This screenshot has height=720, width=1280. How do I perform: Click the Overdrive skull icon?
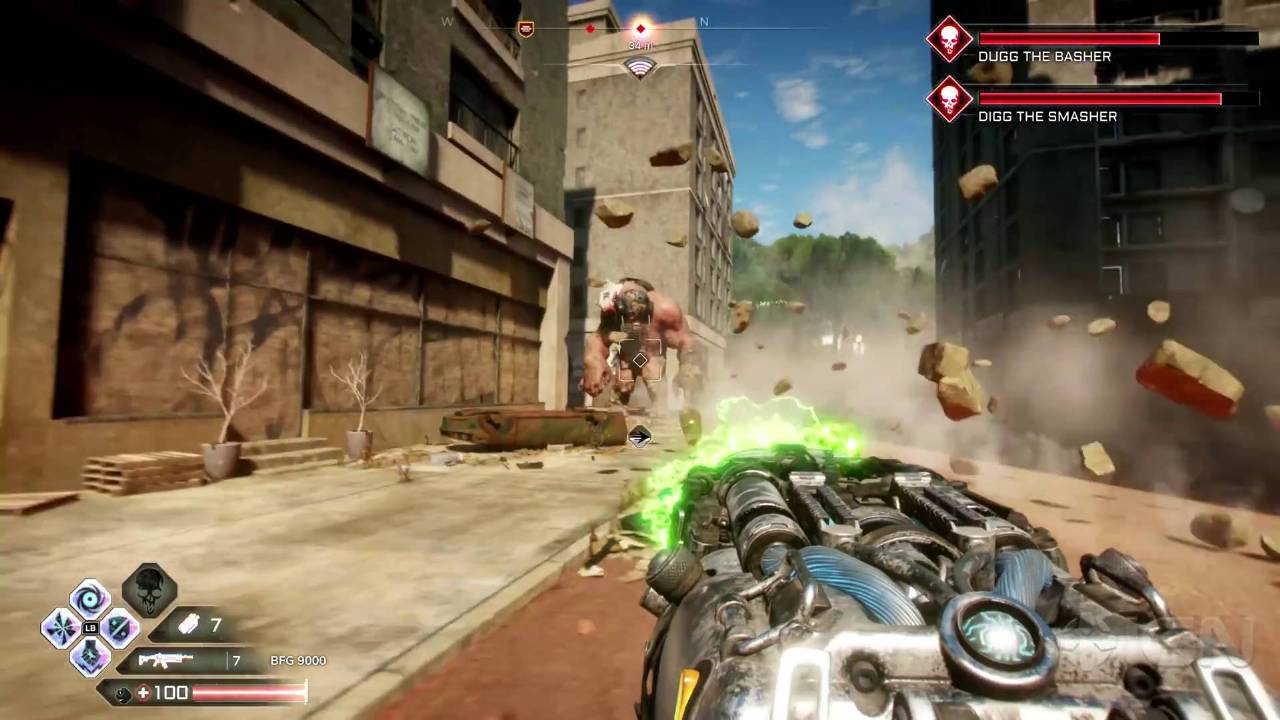[148, 589]
